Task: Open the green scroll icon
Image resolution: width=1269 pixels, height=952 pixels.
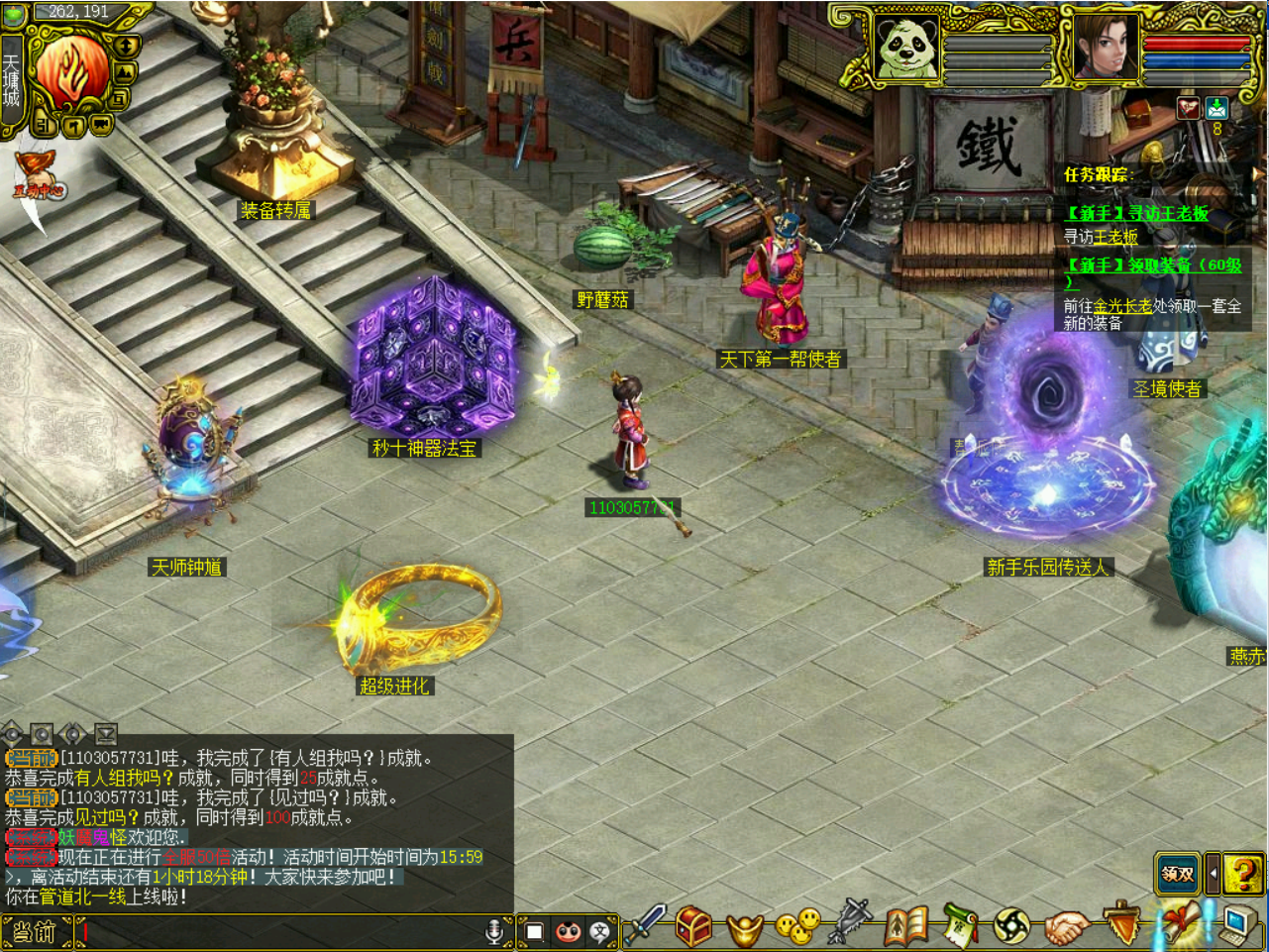Action: 958,927
